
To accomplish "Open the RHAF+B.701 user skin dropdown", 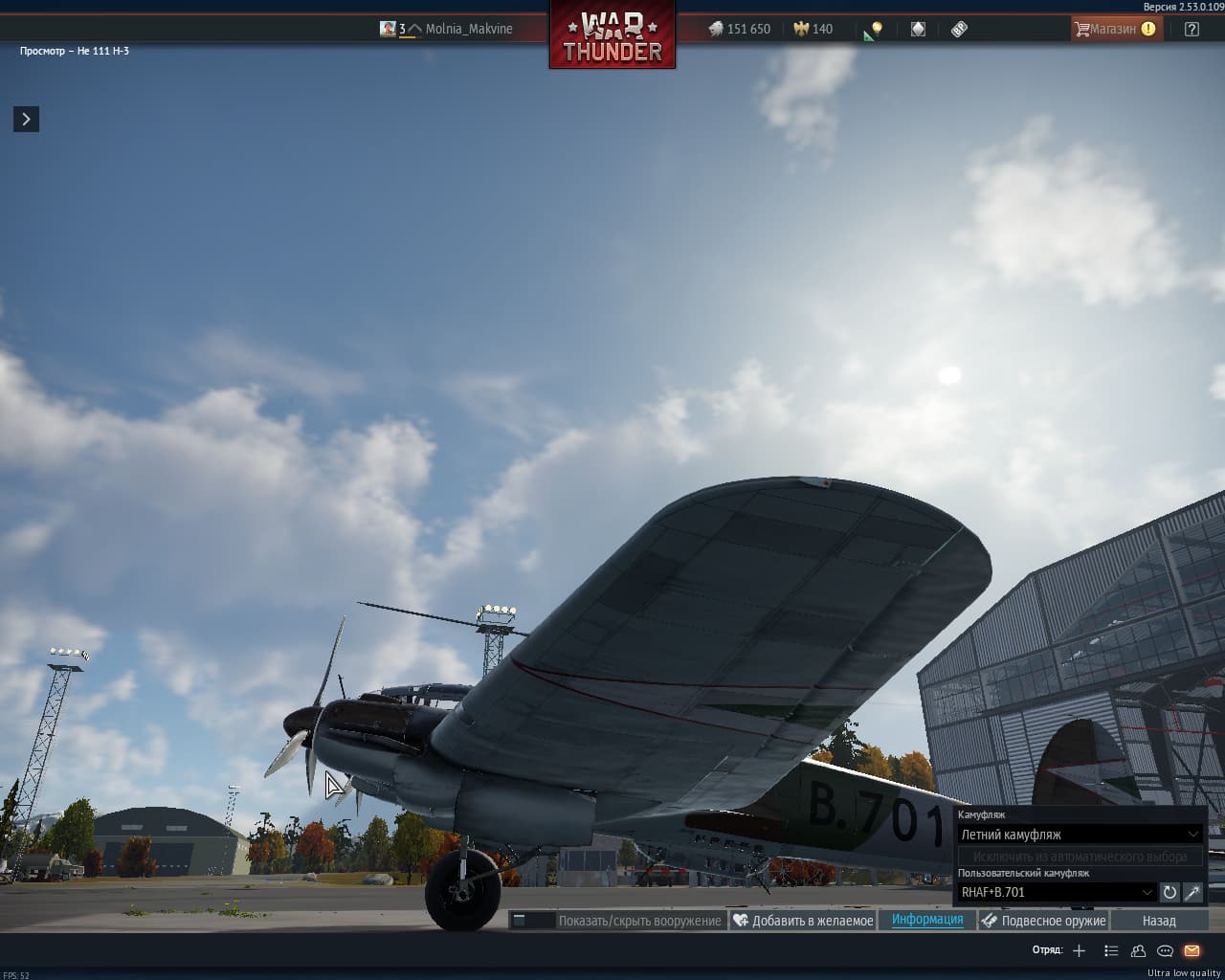I will pyautogui.click(x=1057, y=892).
